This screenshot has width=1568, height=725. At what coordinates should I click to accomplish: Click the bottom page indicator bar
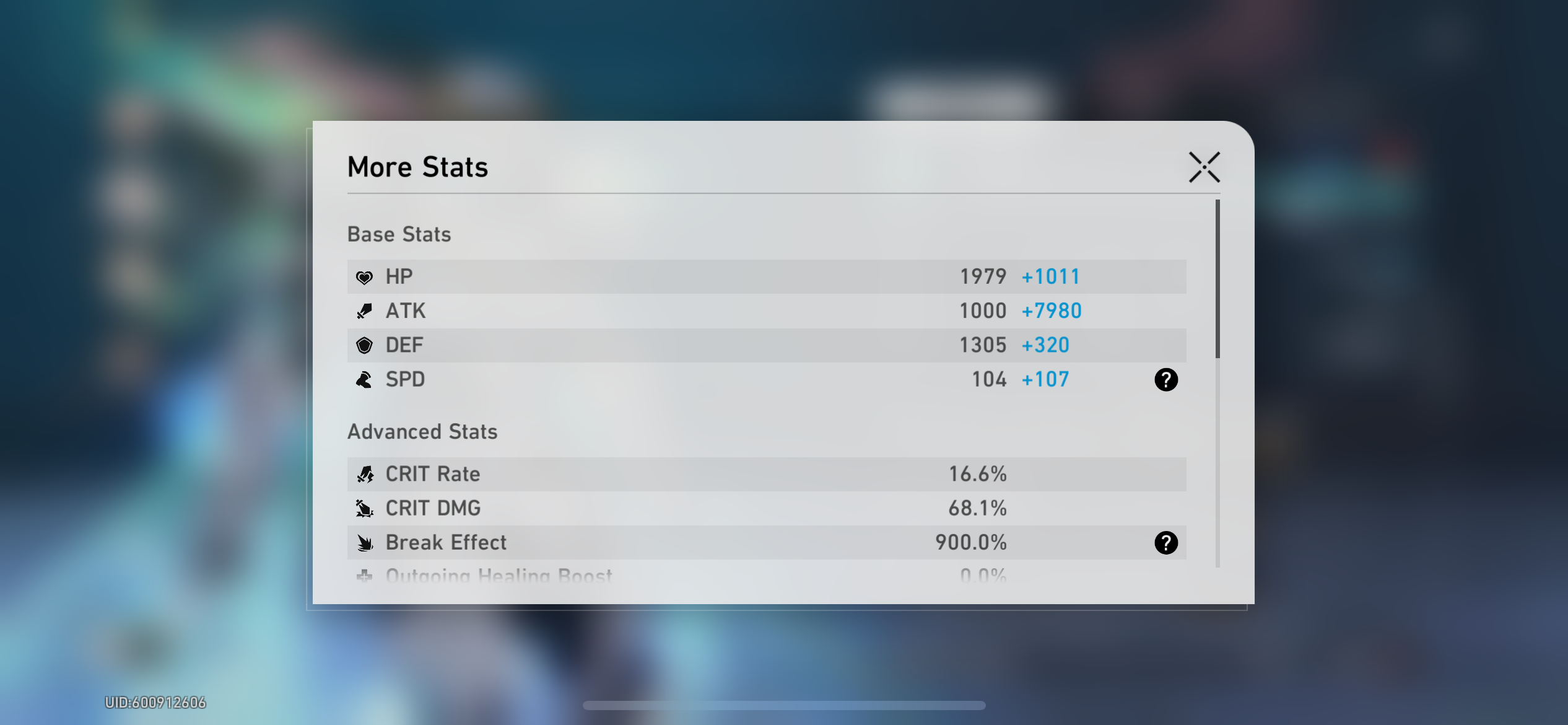(x=785, y=705)
